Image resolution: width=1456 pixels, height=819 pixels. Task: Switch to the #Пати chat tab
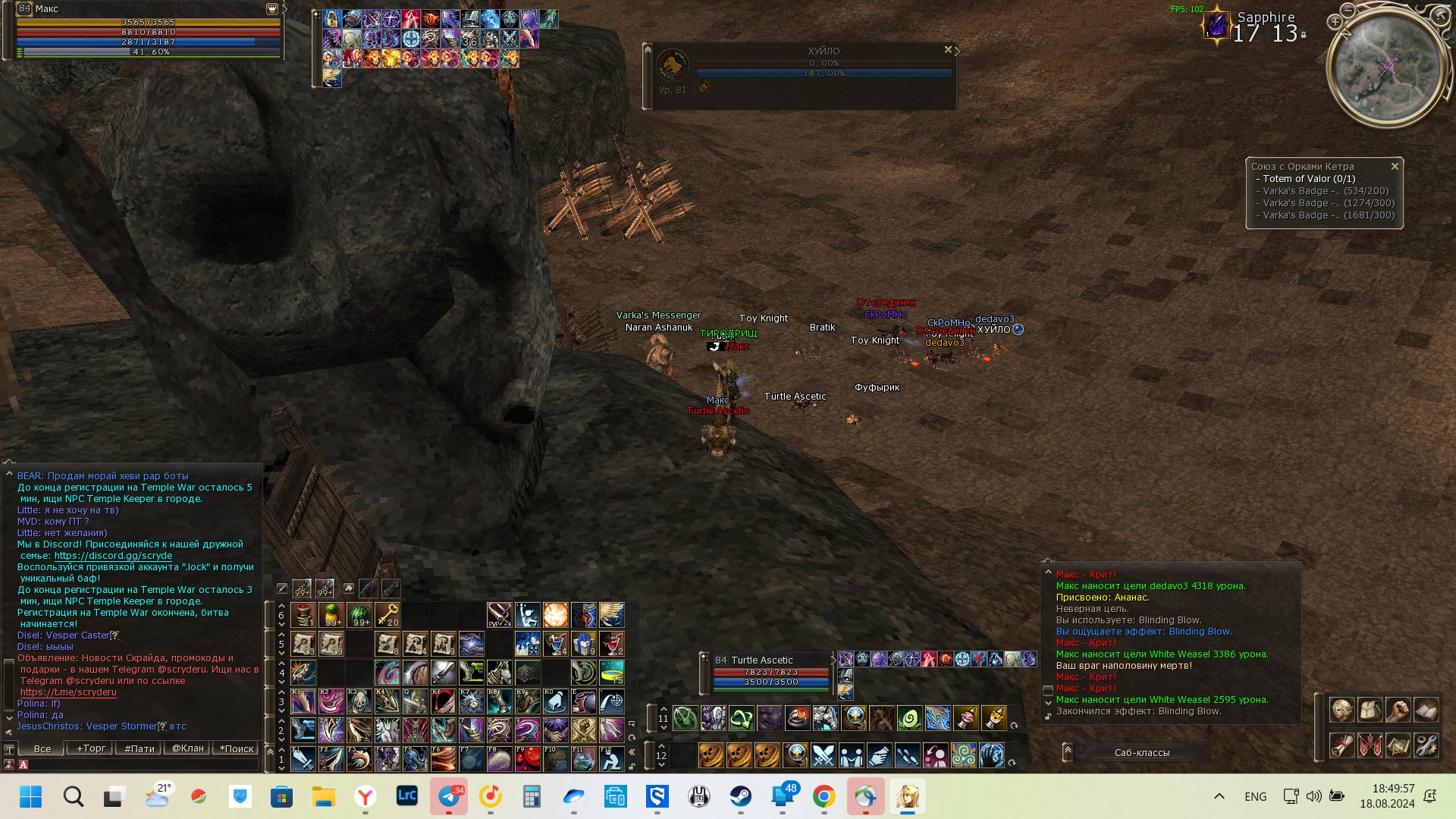click(140, 748)
